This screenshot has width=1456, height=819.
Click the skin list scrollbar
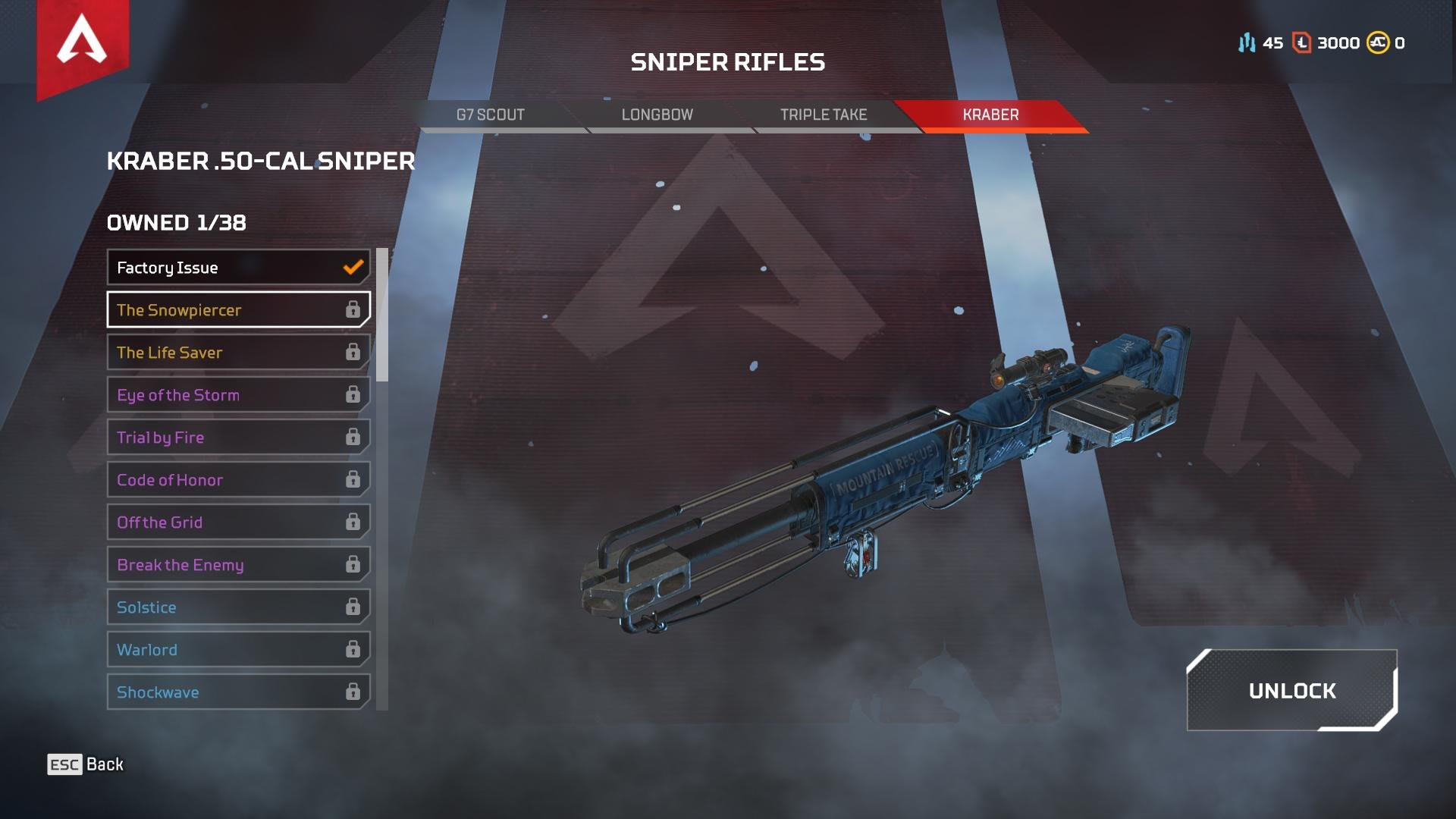pyautogui.click(x=382, y=315)
